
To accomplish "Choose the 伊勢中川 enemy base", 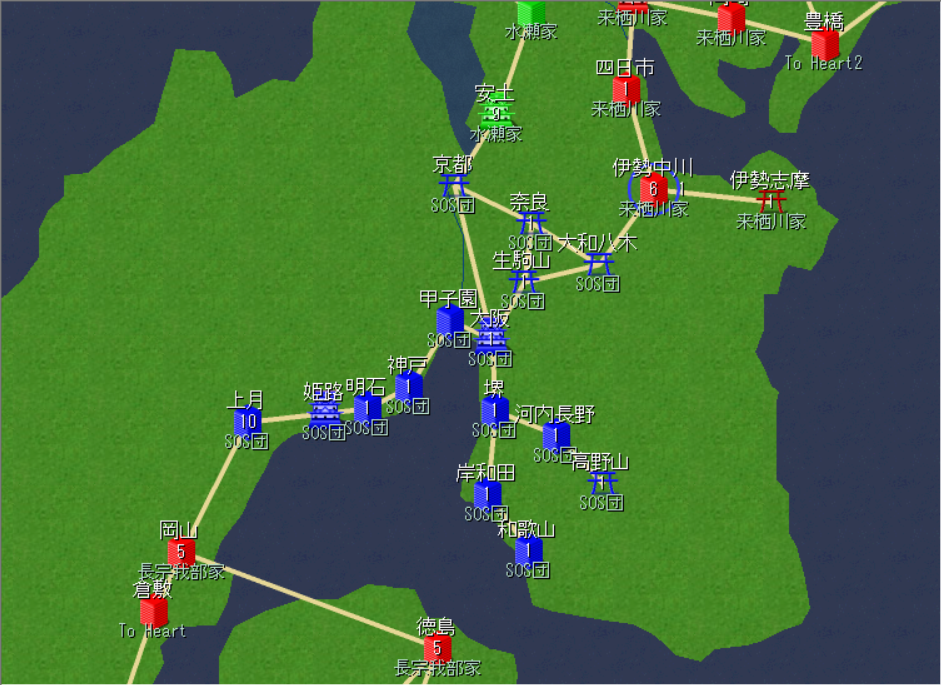I will [654, 188].
